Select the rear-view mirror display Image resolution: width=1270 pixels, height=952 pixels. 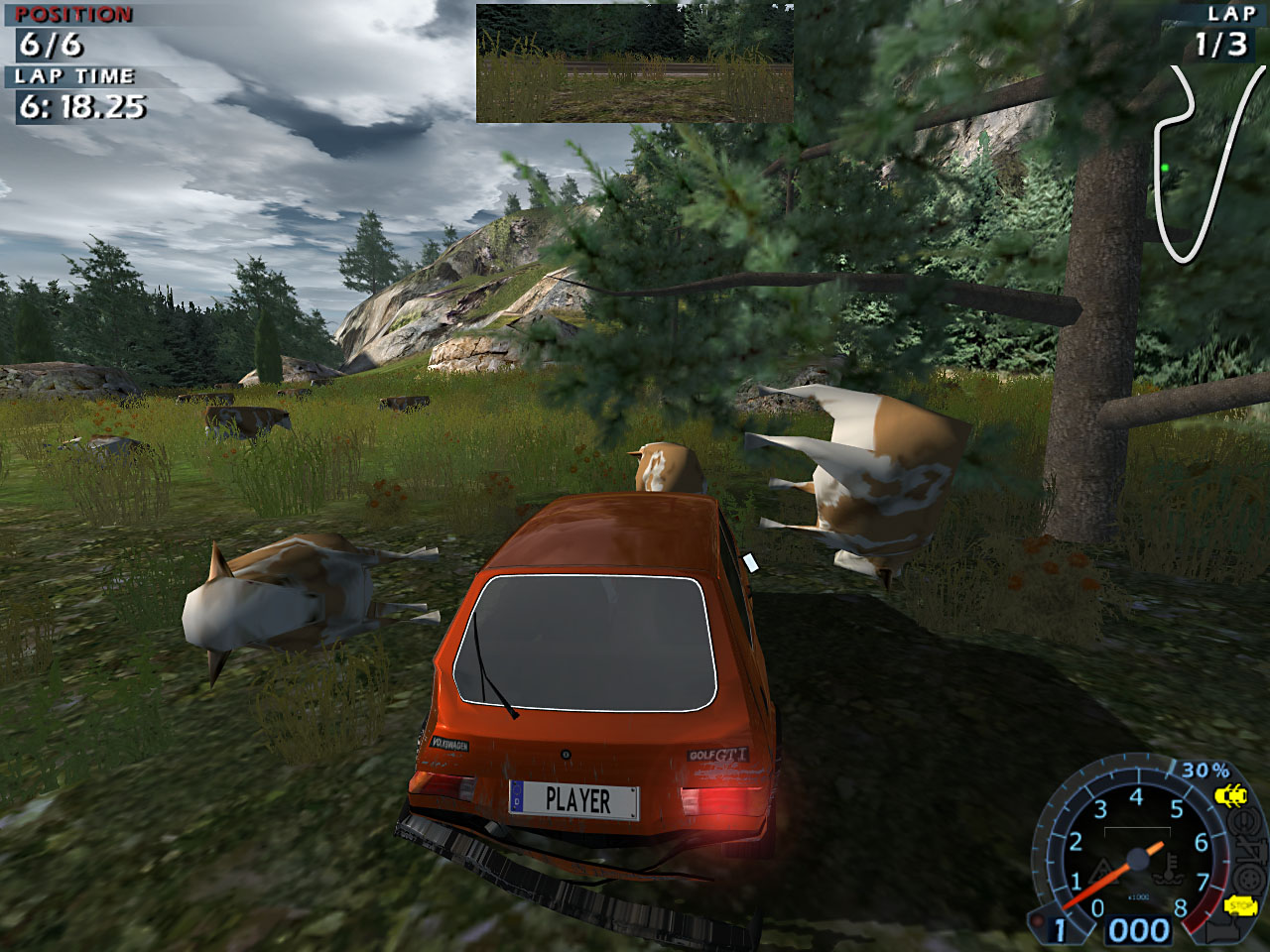click(634, 62)
